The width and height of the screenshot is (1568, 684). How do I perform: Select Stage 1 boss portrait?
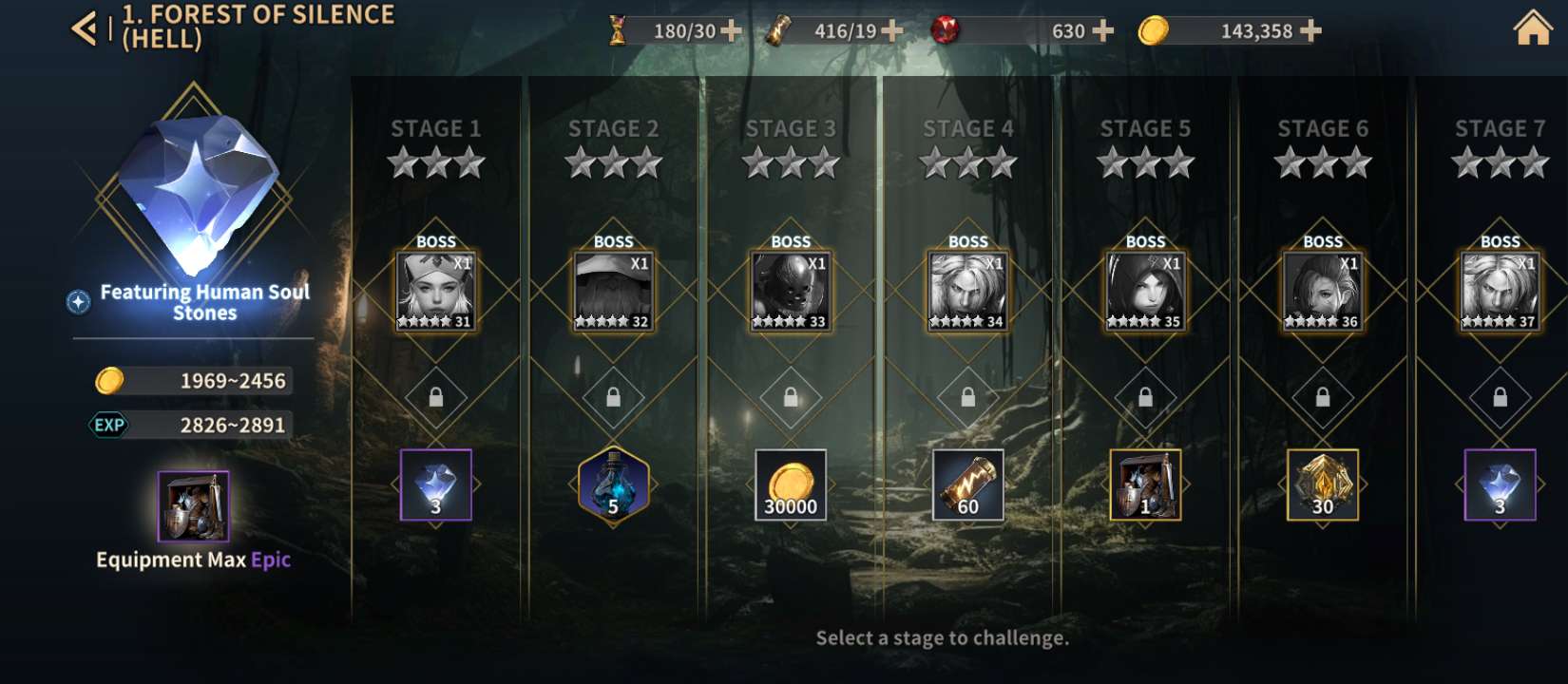[435, 291]
